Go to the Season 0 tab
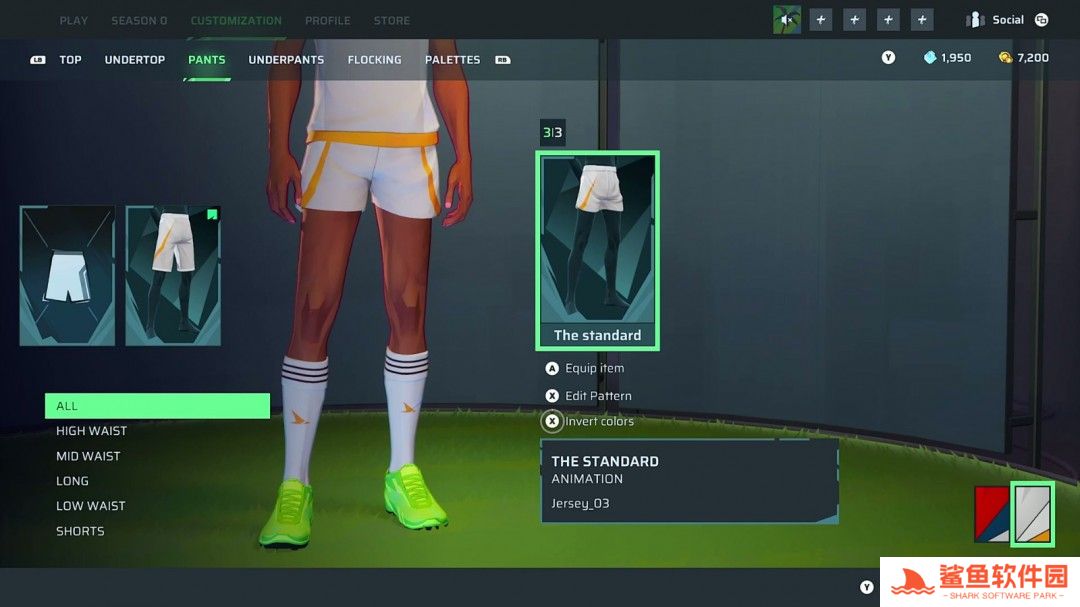The width and height of the screenshot is (1080, 607). point(139,20)
